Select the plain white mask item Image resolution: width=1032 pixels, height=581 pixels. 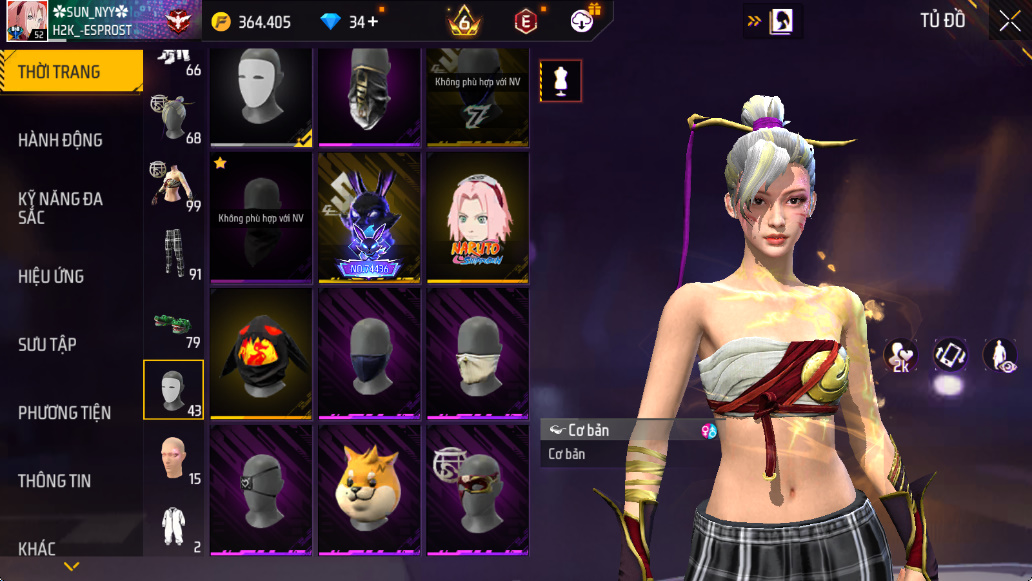point(260,94)
